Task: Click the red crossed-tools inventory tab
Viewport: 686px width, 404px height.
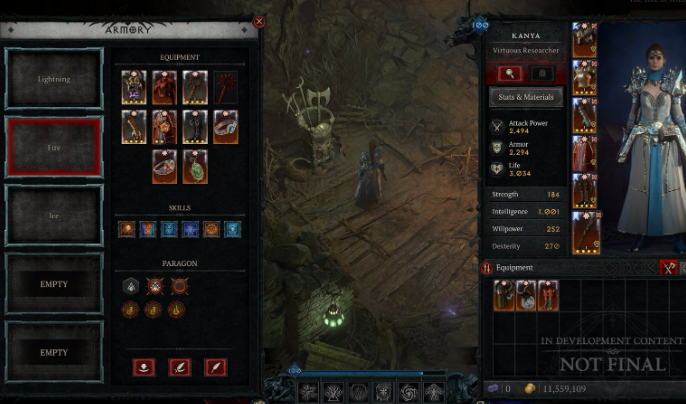Action: (x=668, y=268)
